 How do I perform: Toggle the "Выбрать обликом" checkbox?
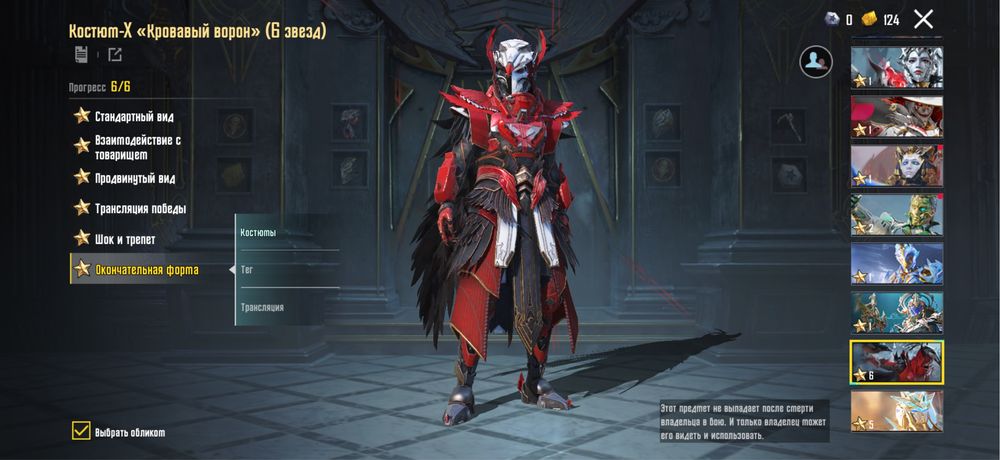pyautogui.click(x=81, y=431)
